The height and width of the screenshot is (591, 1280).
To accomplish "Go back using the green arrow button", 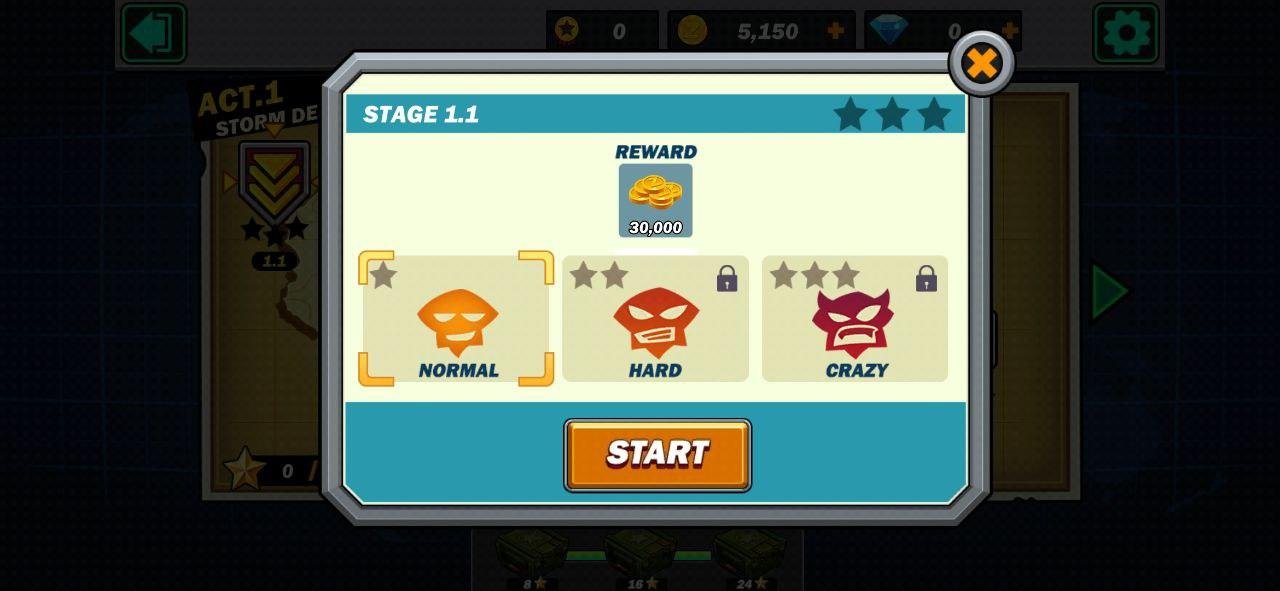I will pyautogui.click(x=153, y=33).
